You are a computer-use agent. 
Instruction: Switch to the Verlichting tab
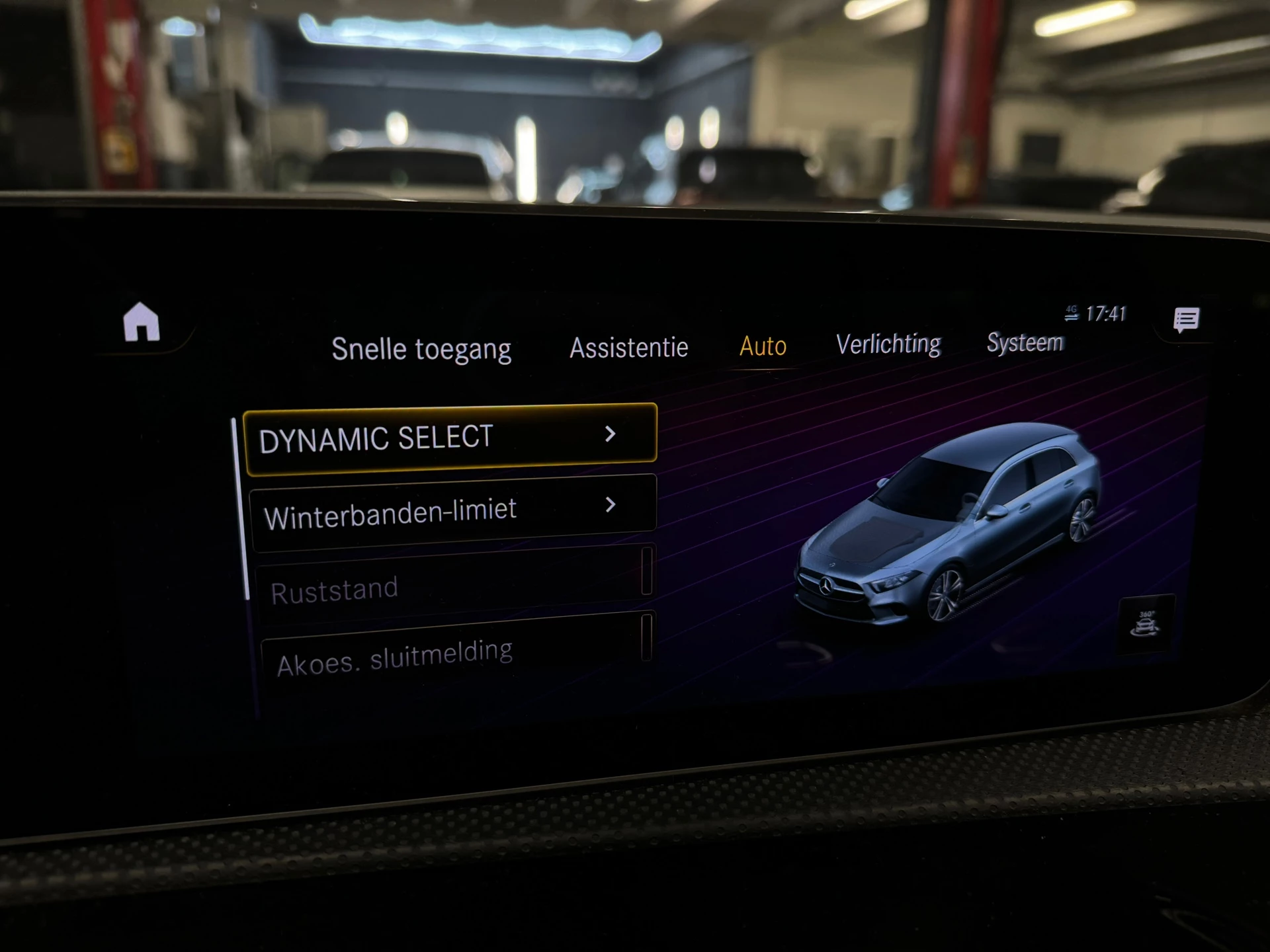pos(888,343)
